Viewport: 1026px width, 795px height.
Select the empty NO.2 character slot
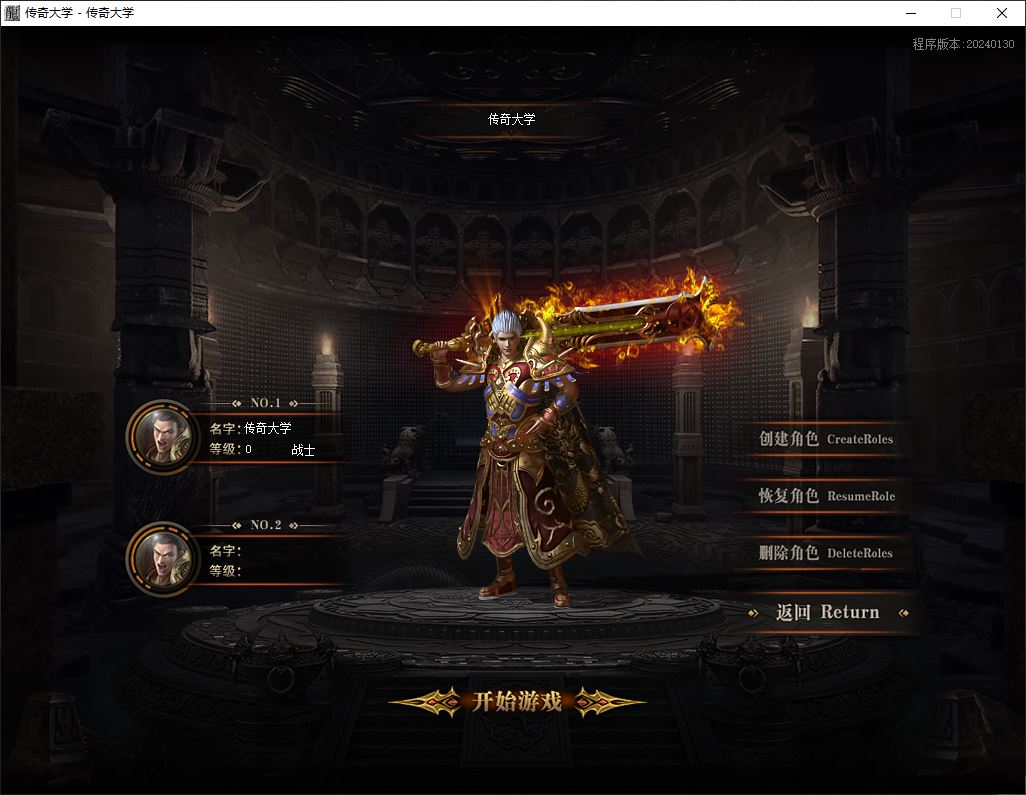[240, 560]
